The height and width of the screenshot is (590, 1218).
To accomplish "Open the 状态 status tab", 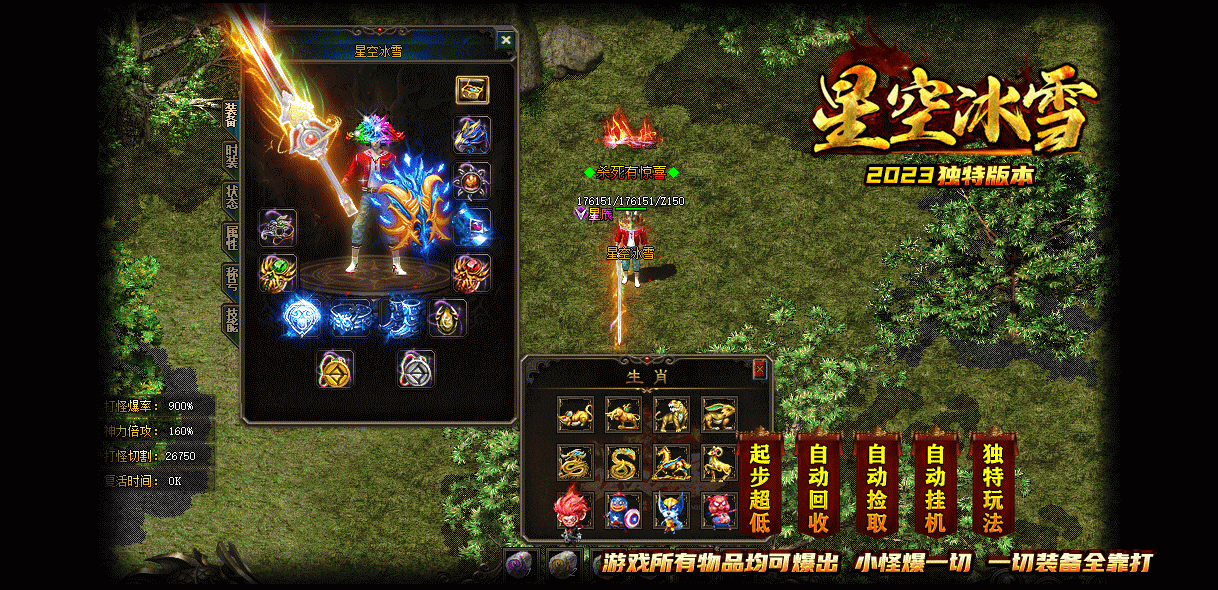I will (x=231, y=195).
